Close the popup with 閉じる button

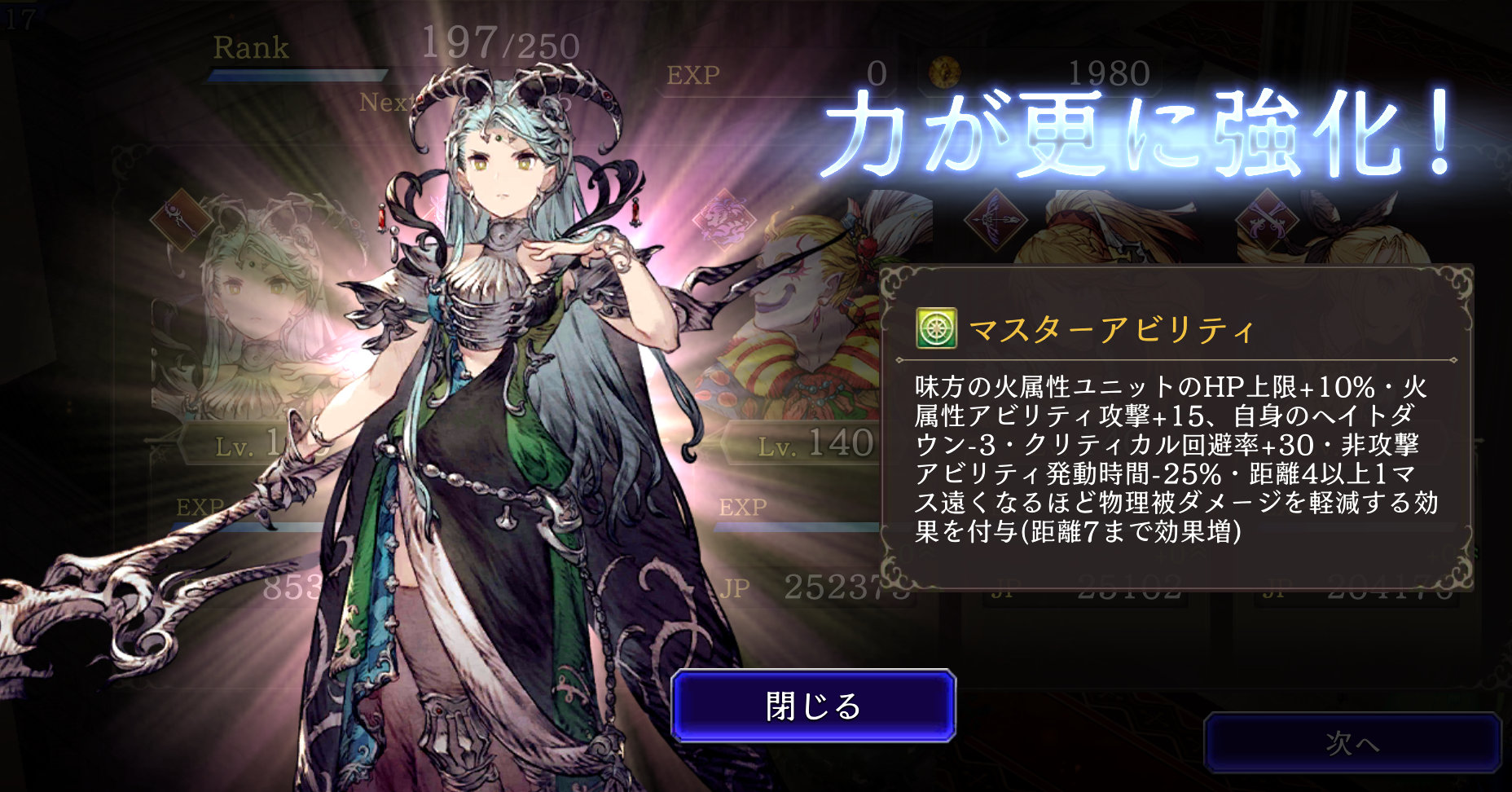click(x=813, y=706)
